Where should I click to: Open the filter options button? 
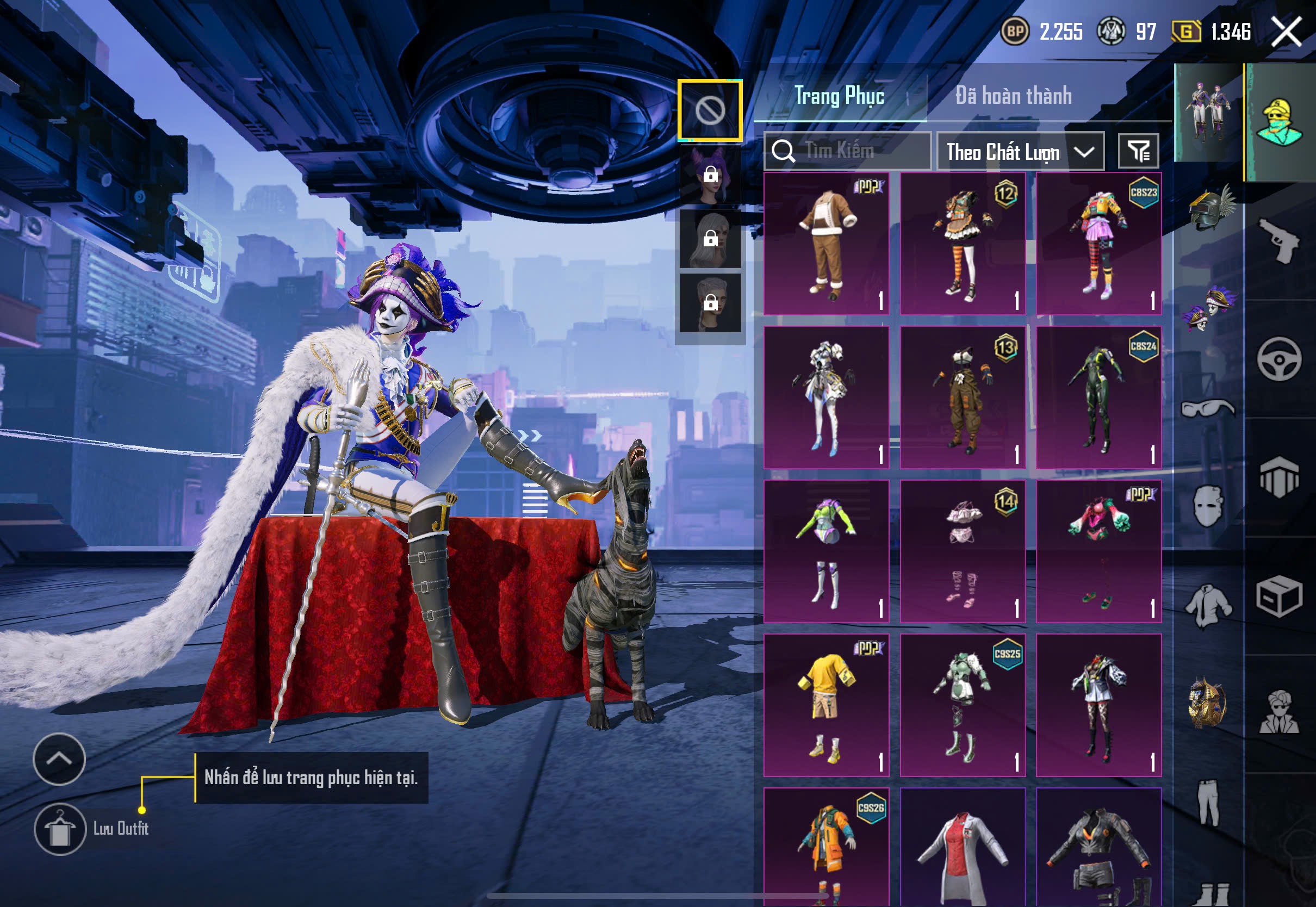pos(1138,152)
